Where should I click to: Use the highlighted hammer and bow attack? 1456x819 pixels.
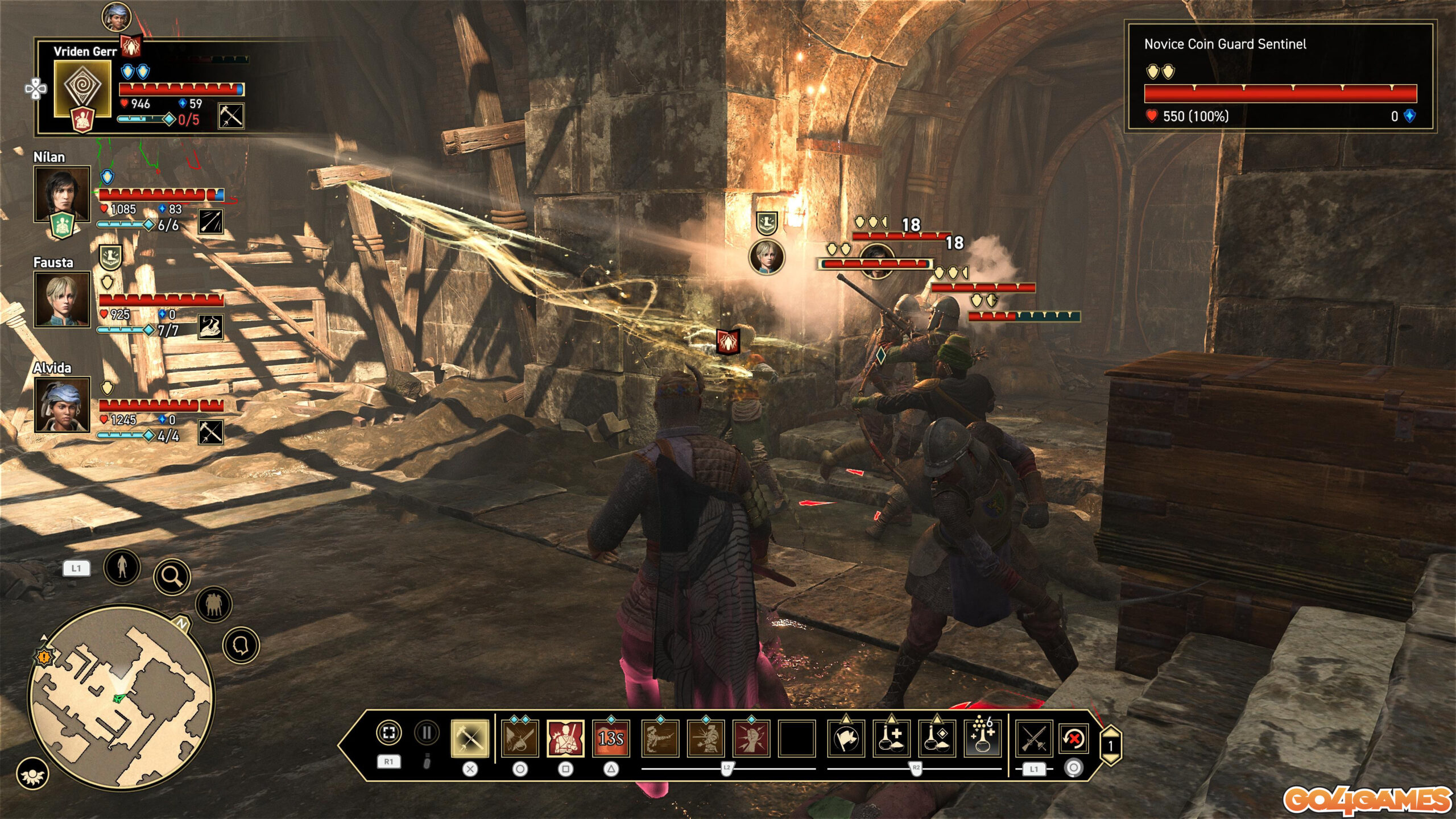470,738
